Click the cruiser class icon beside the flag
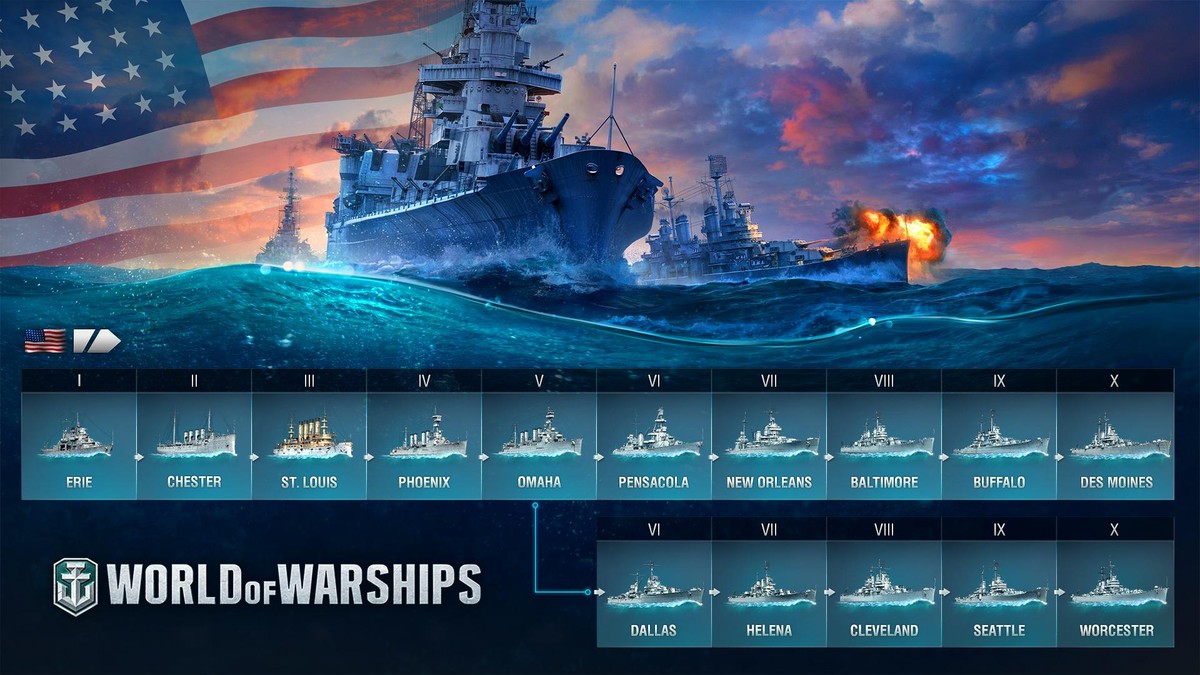 tap(96, 341)
